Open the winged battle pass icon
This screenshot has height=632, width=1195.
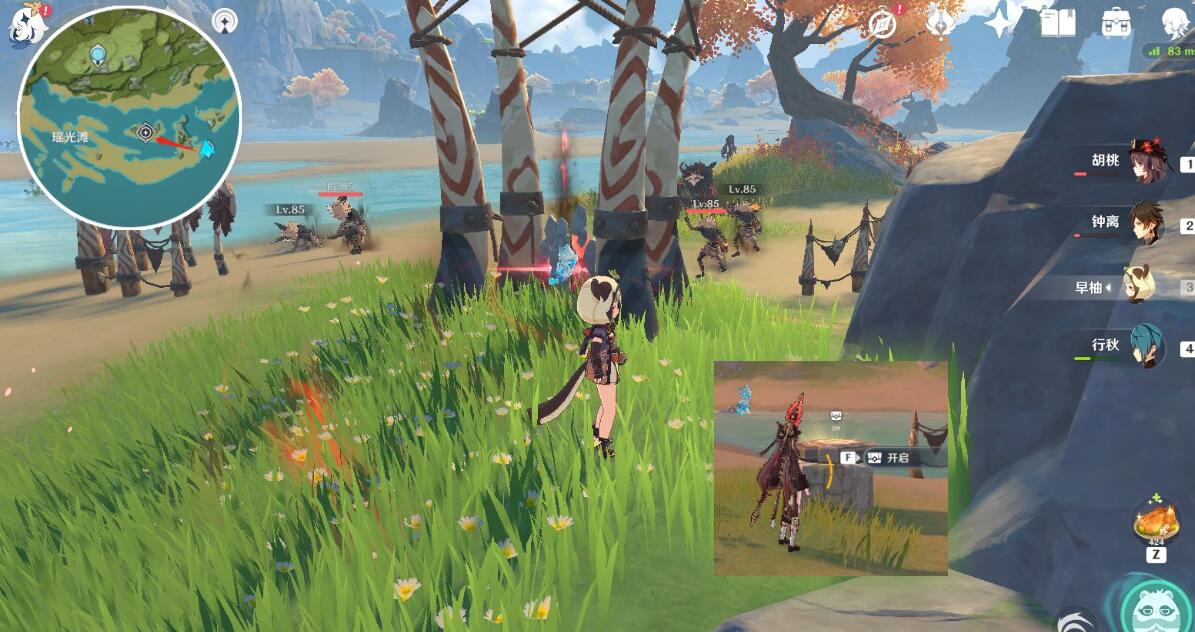click(x=939, y=23)
